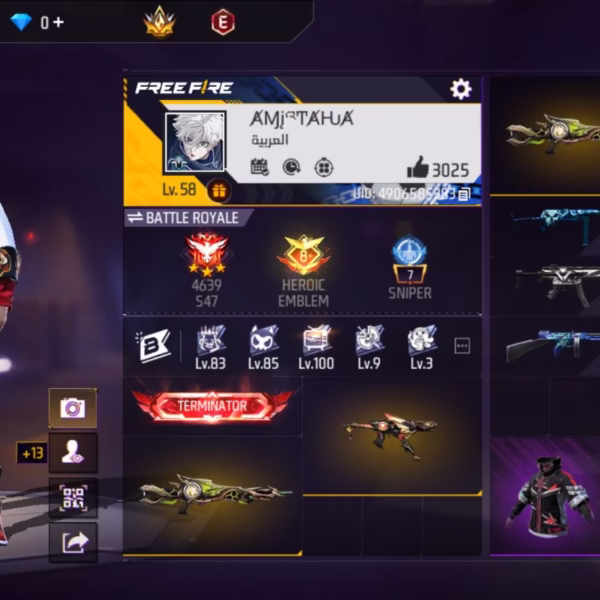
Task: Click the calendar icon under the player name
Action: tap(259, 167)
